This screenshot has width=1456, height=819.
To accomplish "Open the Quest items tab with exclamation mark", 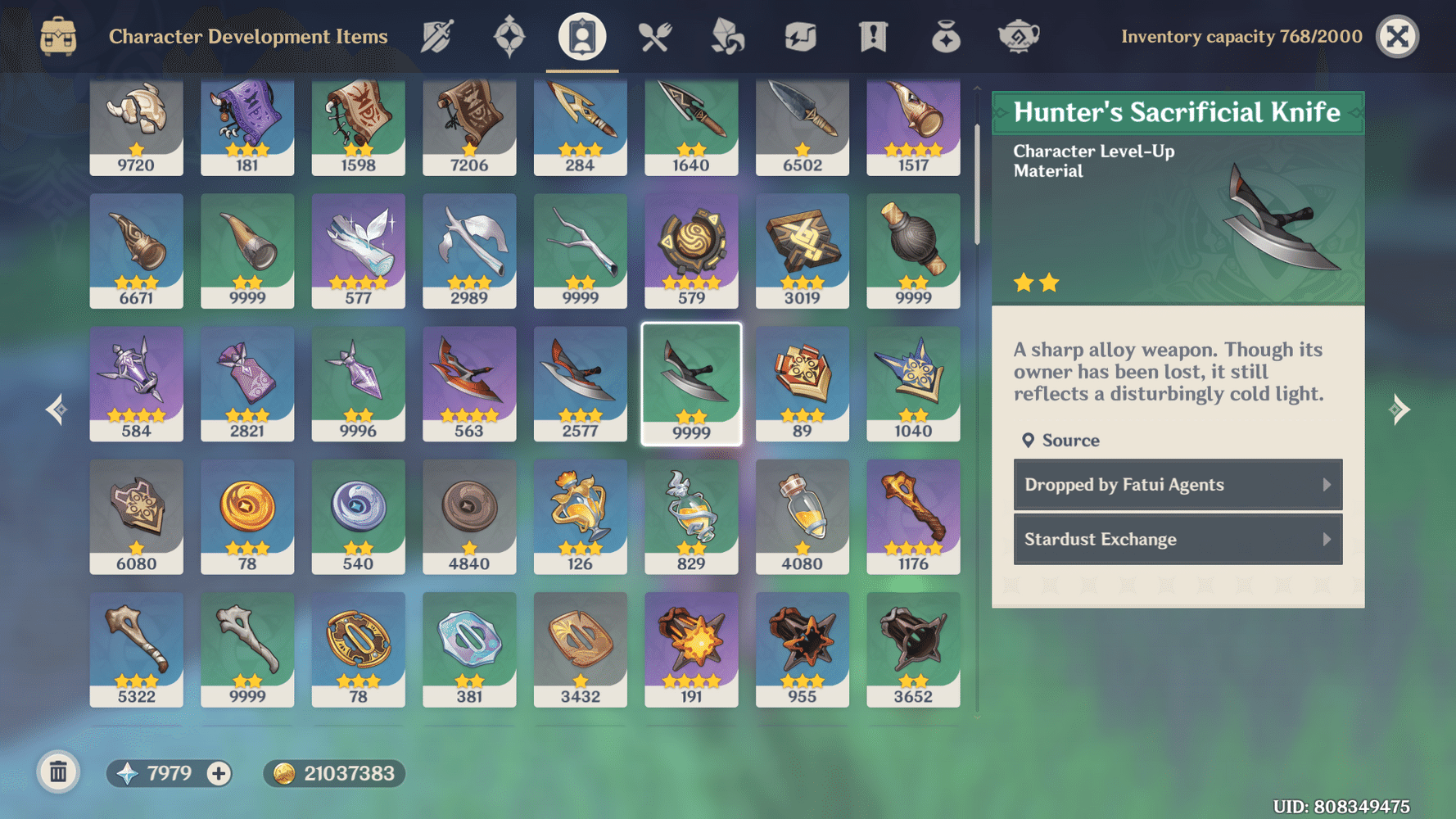I will [873, 37].
